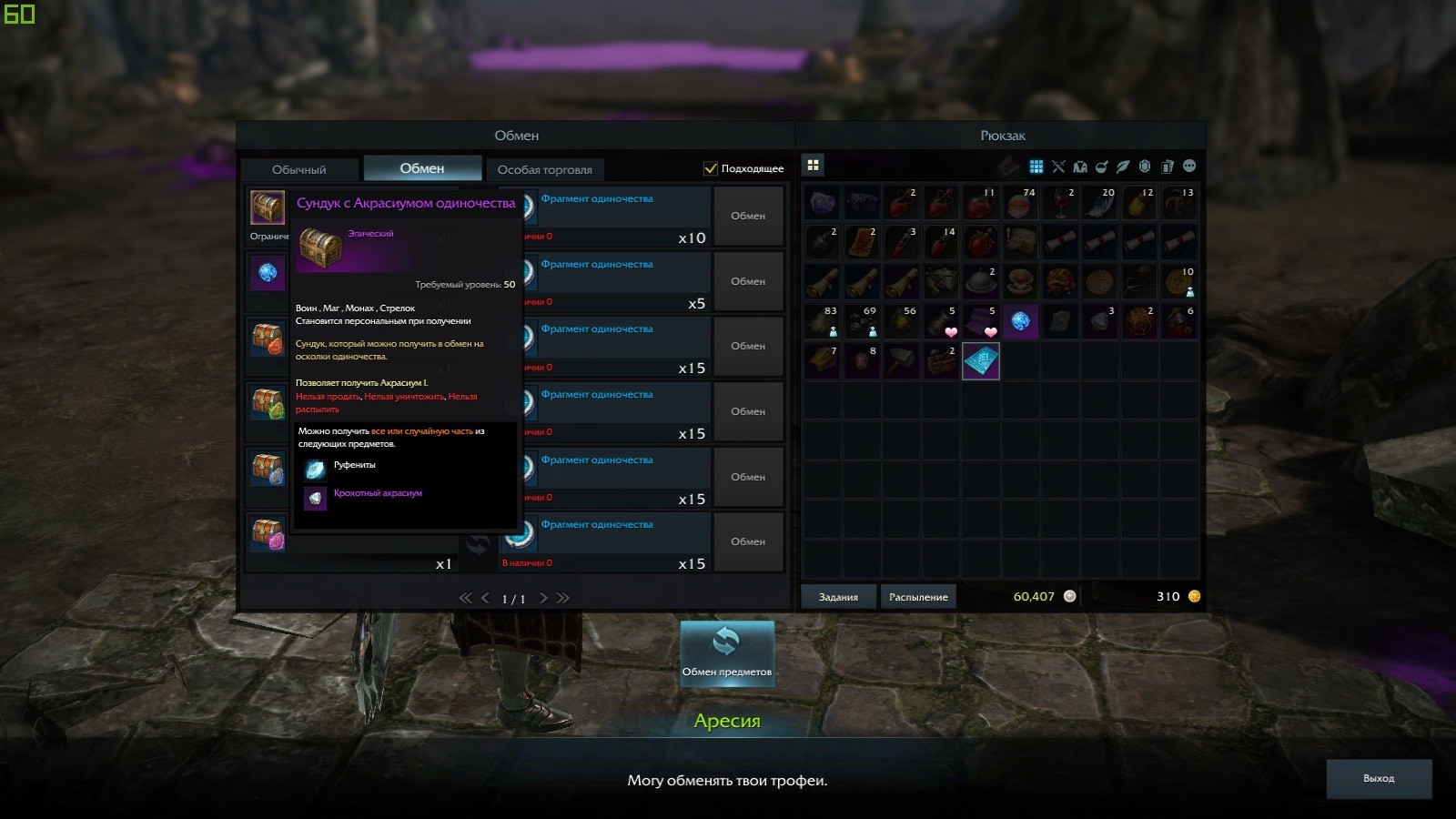Select the Обмен tab
This screenshot has width=1456, height=819.
(422, 168)
